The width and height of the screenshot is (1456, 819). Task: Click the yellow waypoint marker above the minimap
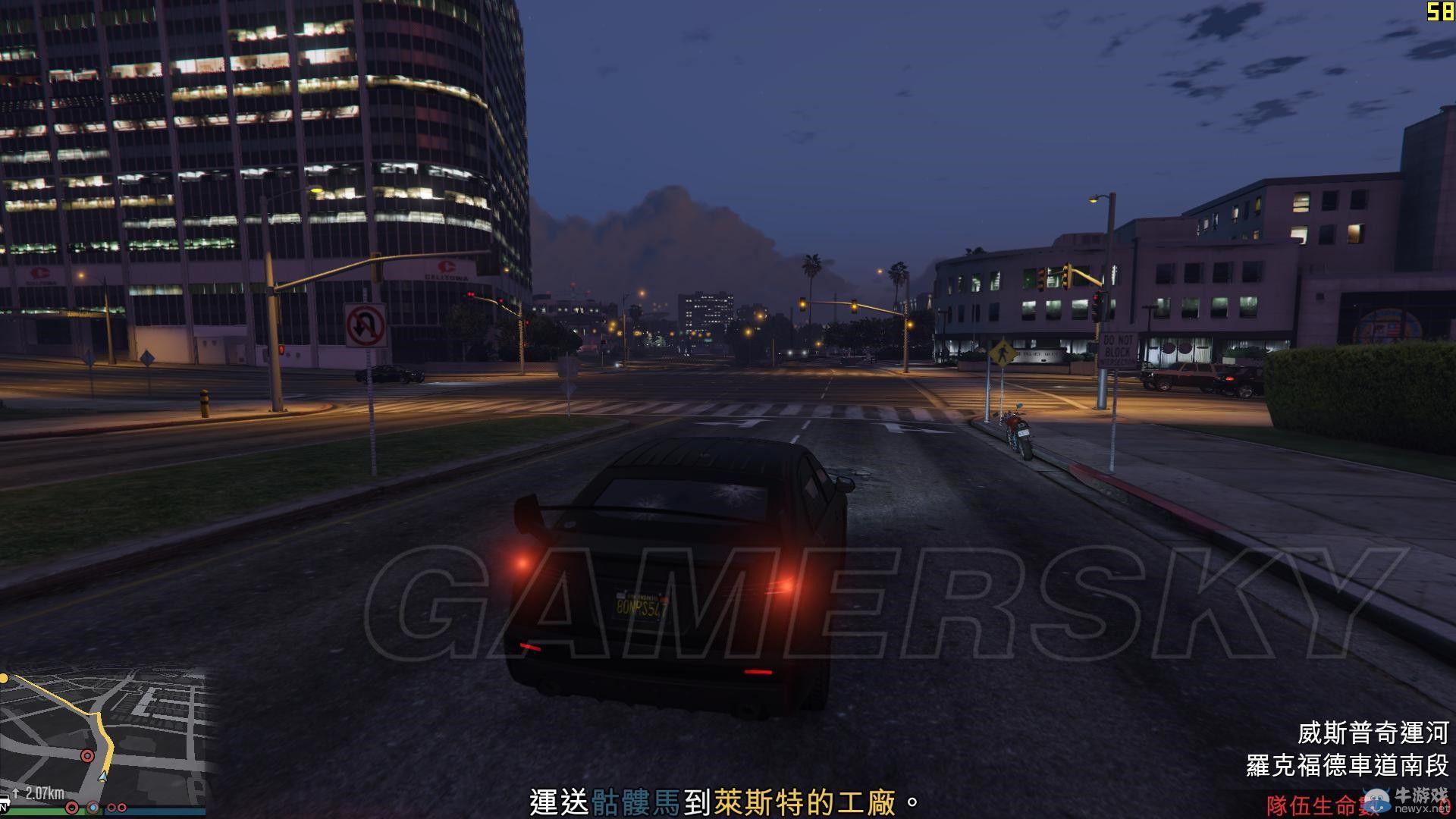4,677
